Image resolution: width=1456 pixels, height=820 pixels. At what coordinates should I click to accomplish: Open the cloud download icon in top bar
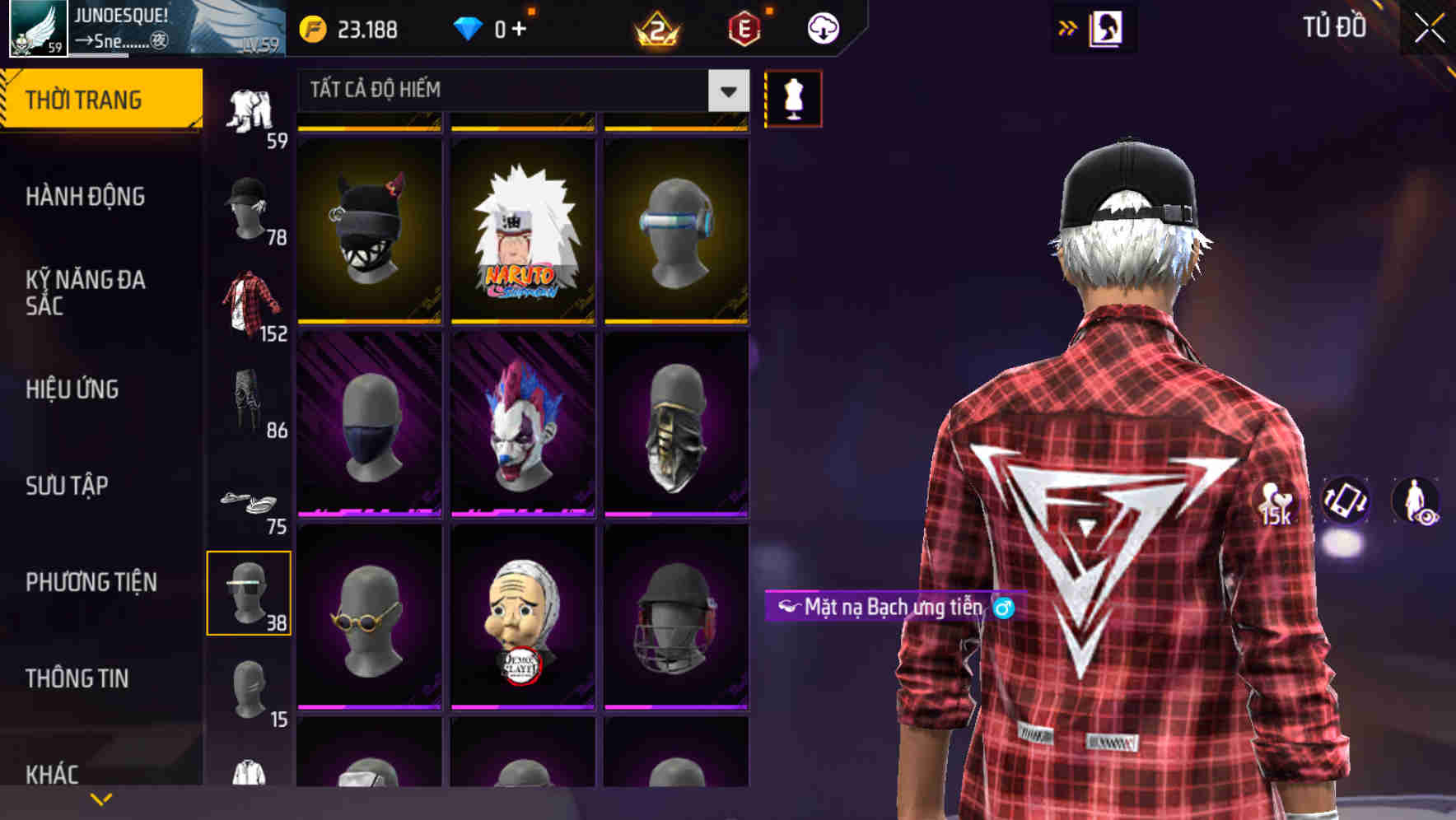[x=822, y=28]
